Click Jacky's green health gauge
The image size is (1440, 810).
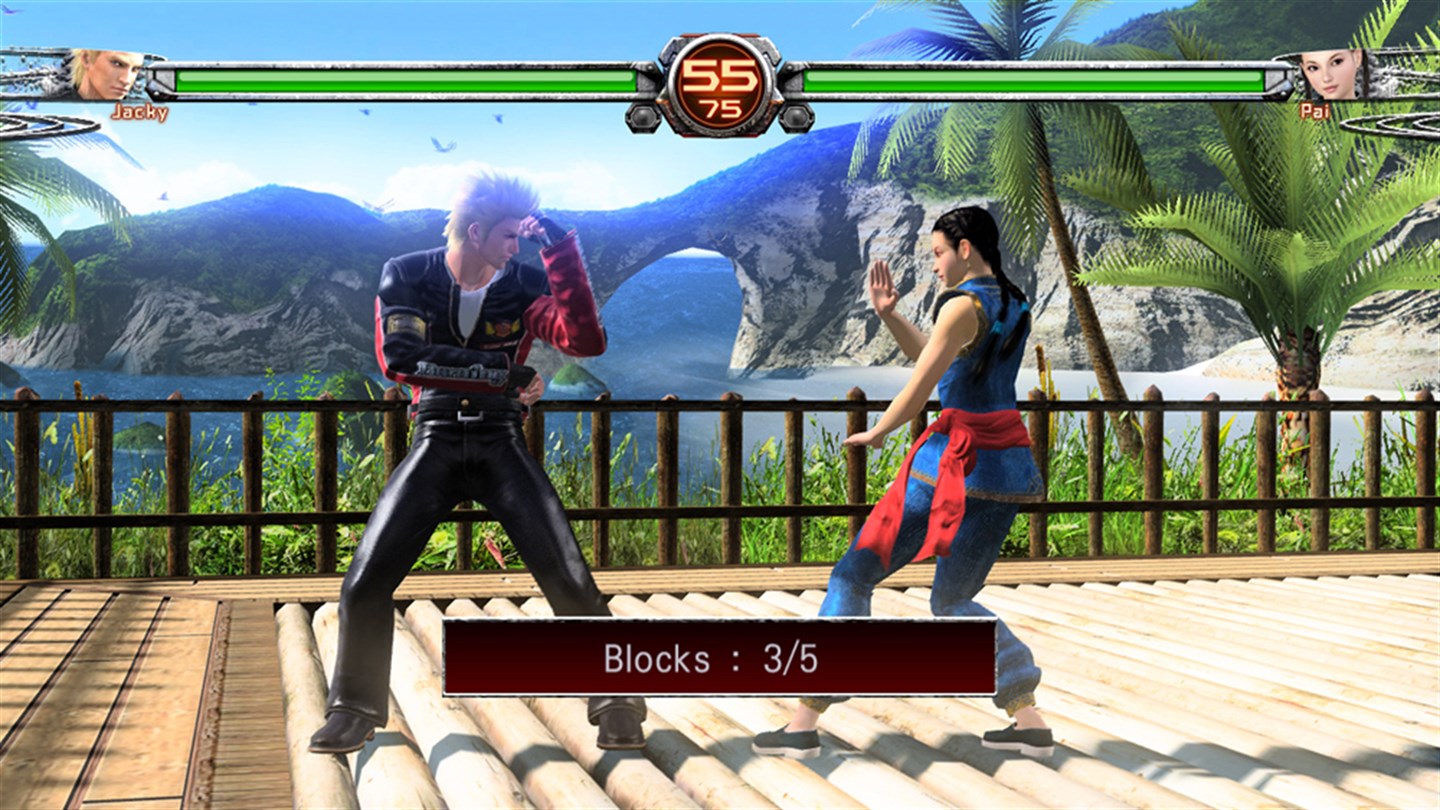[400, 78]
